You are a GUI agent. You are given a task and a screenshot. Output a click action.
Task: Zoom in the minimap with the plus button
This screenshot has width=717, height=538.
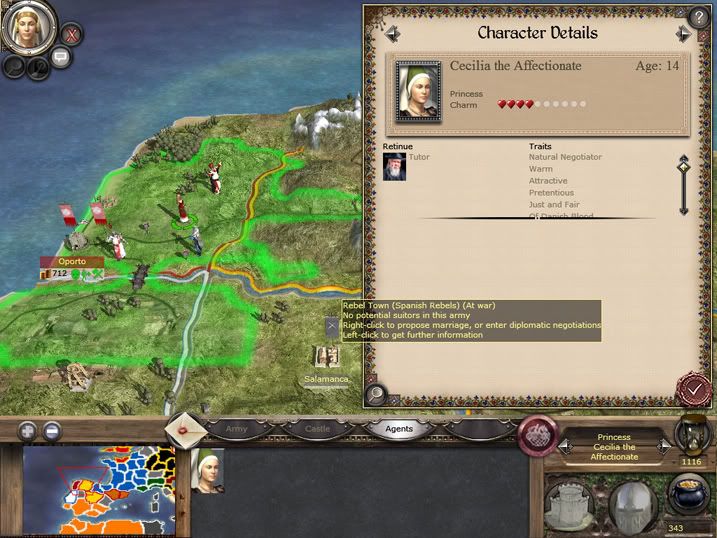tap(27, 431)
